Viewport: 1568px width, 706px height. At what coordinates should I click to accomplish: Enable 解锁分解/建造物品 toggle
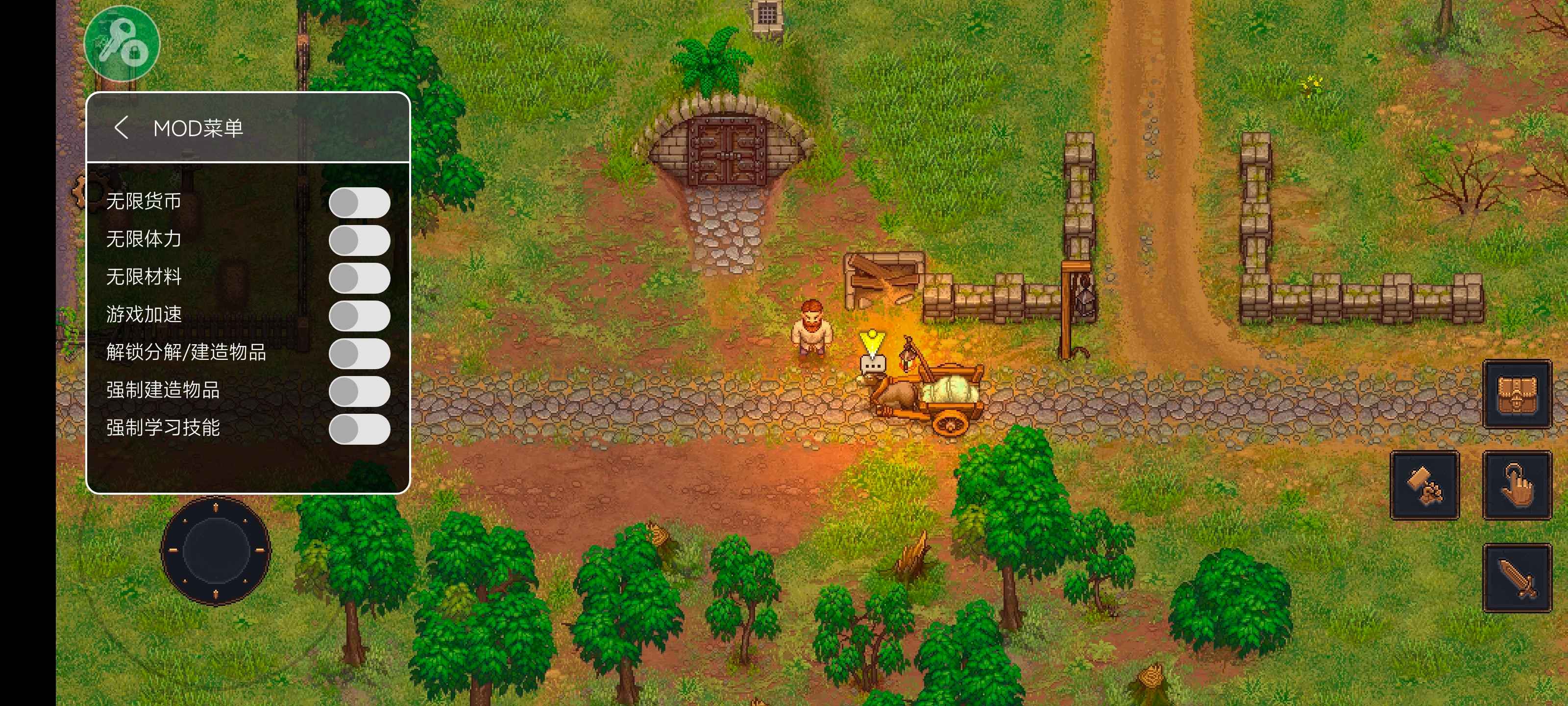coord(359,354)
